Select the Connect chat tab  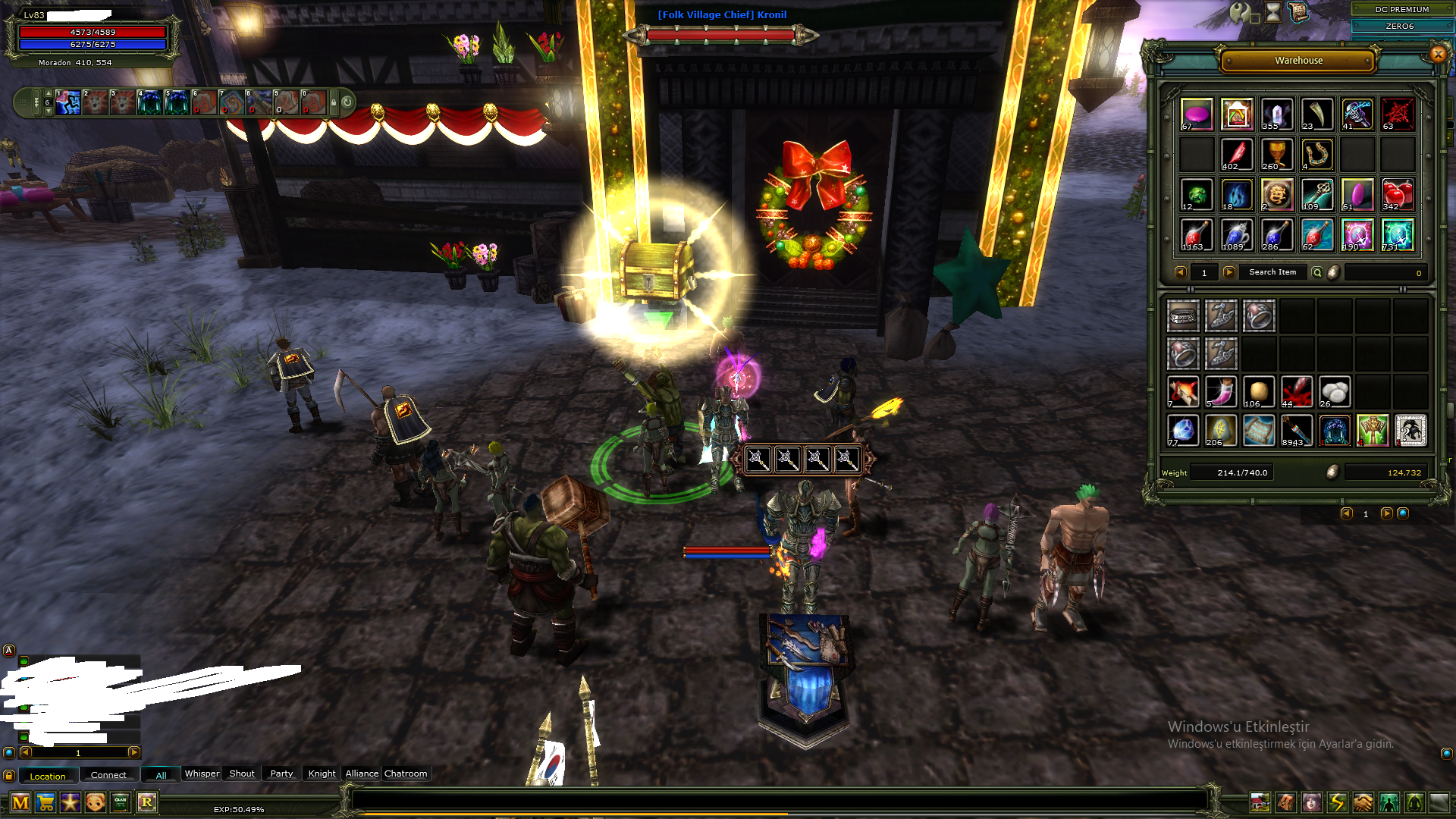(x=108, y=775)
